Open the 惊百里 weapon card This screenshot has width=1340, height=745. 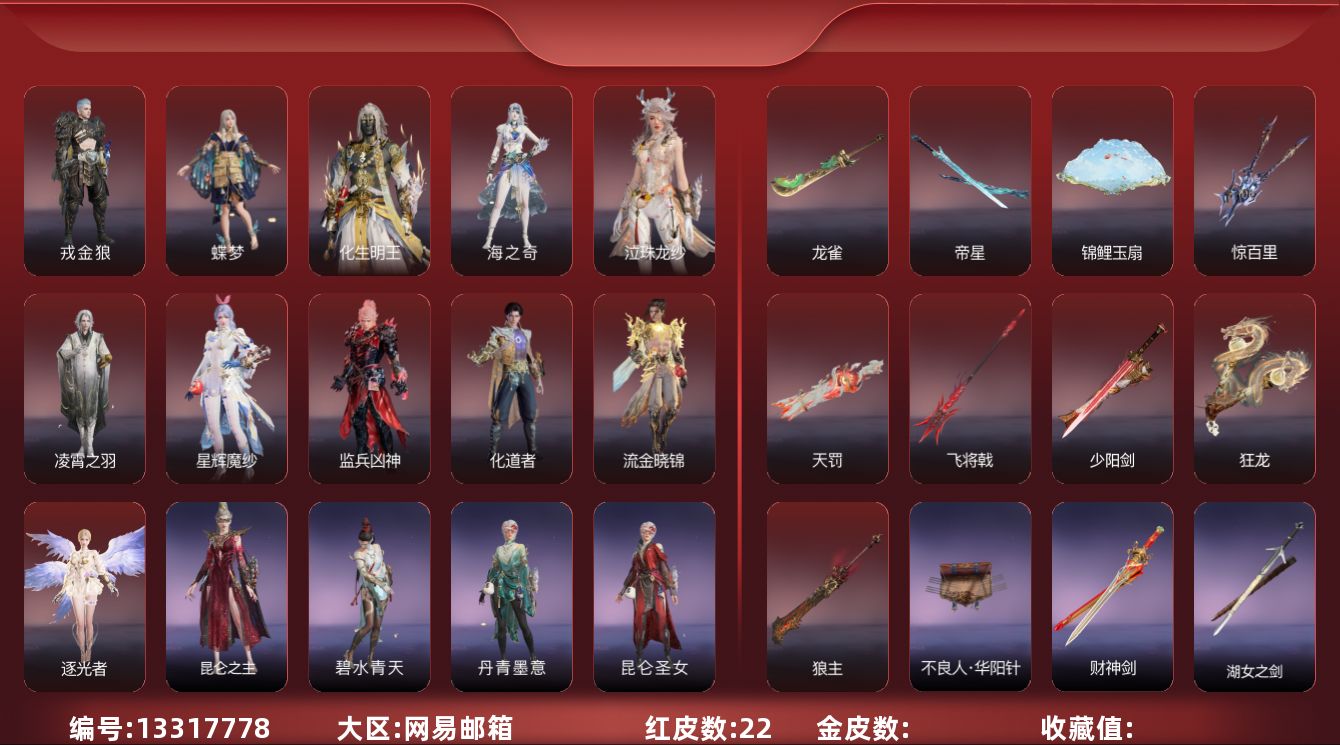[x=1254, y=180]
